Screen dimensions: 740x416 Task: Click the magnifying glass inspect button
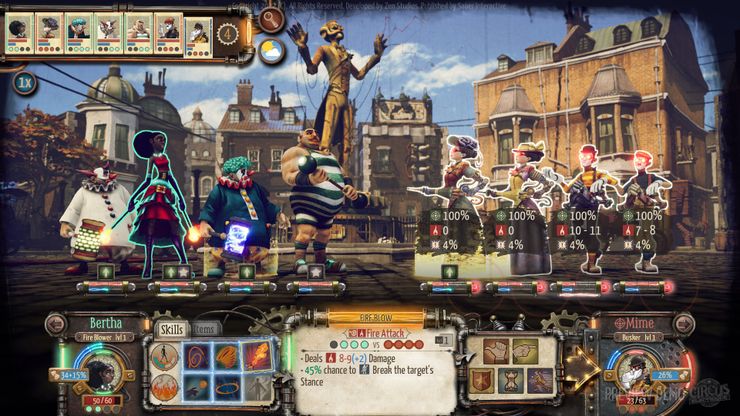(x=271, y=18)
